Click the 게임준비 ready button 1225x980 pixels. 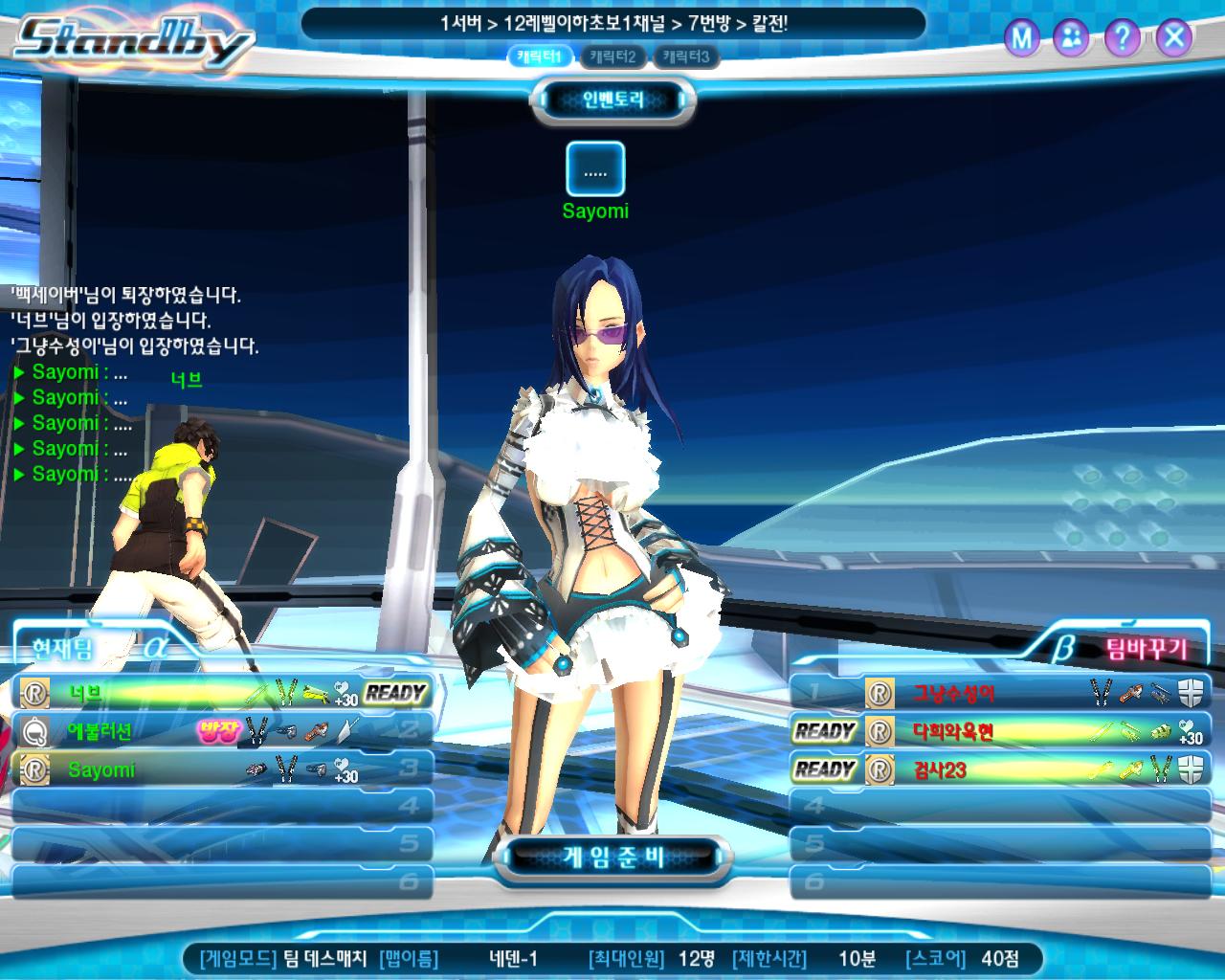(612, 856)
